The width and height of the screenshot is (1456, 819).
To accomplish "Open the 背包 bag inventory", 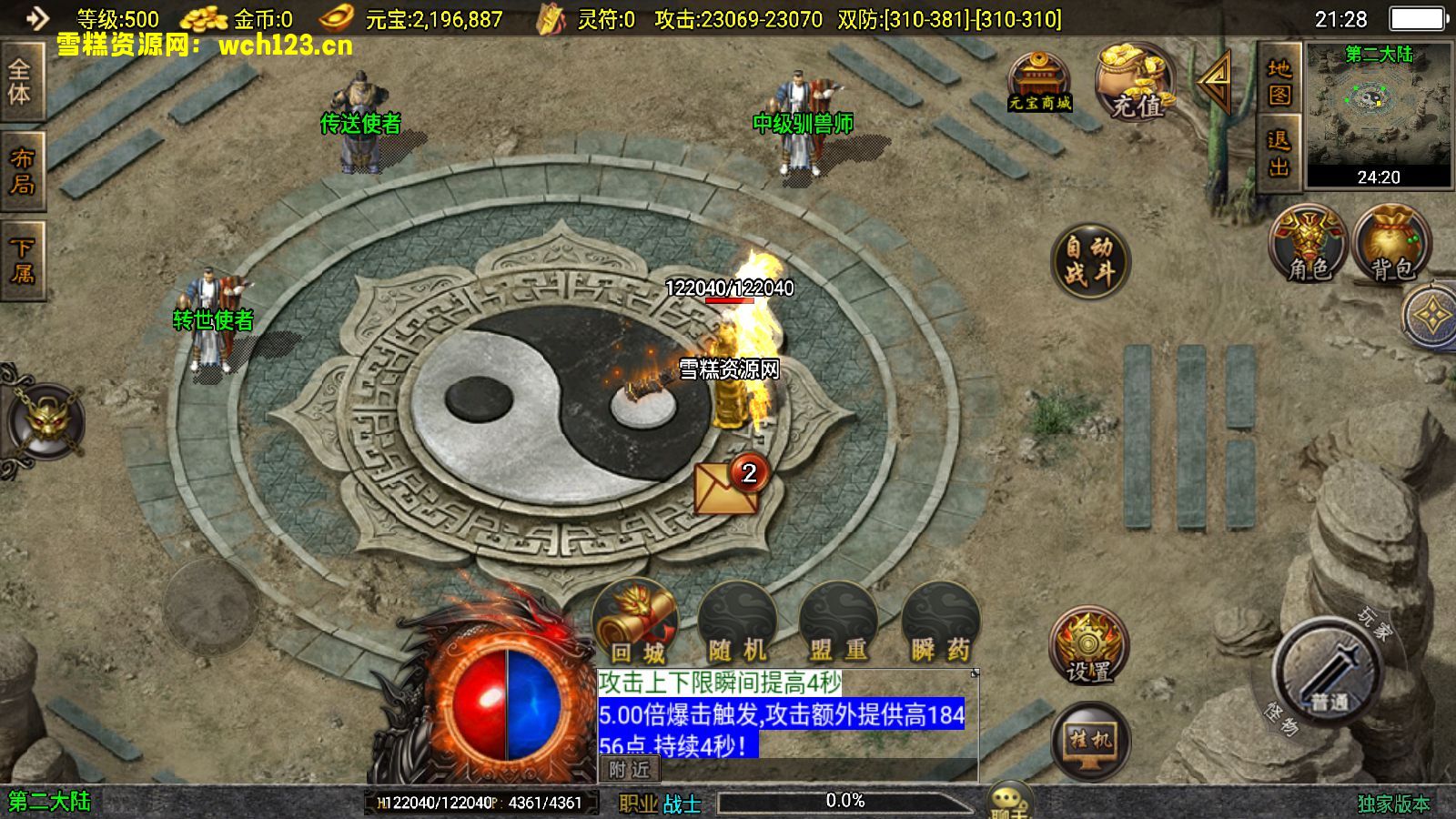I will 1391,244.
